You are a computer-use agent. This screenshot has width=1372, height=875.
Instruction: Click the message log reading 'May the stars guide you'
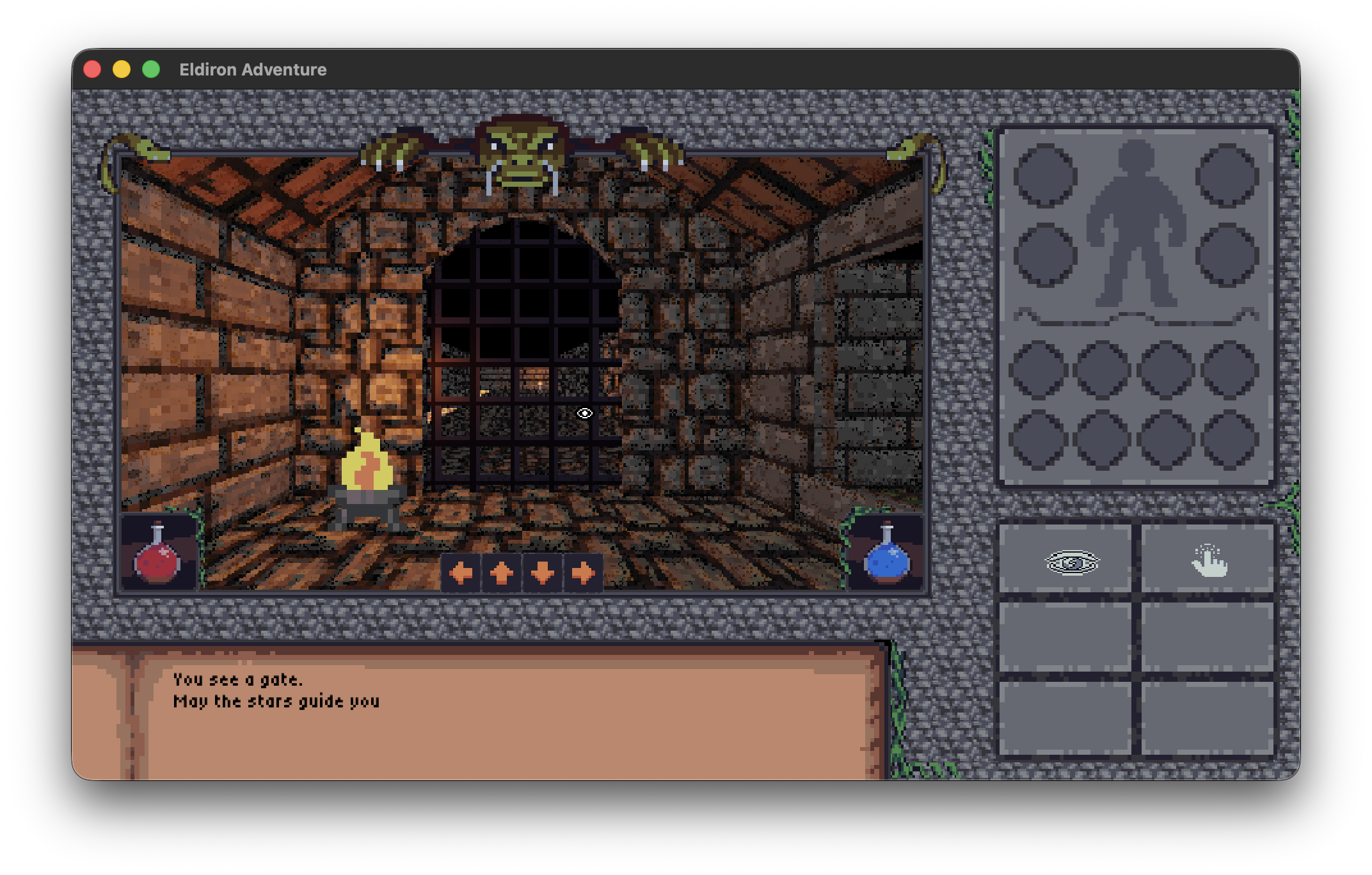pyautogui.click(x=275, y=700)
